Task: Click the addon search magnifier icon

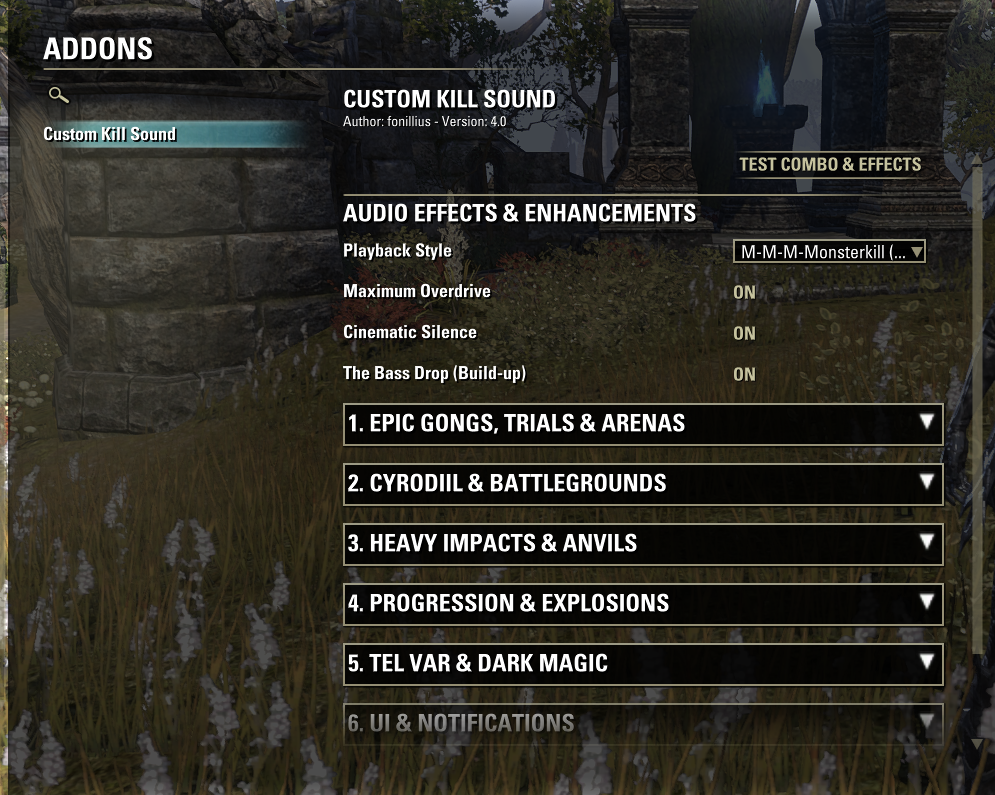Action: pos(59,96)
